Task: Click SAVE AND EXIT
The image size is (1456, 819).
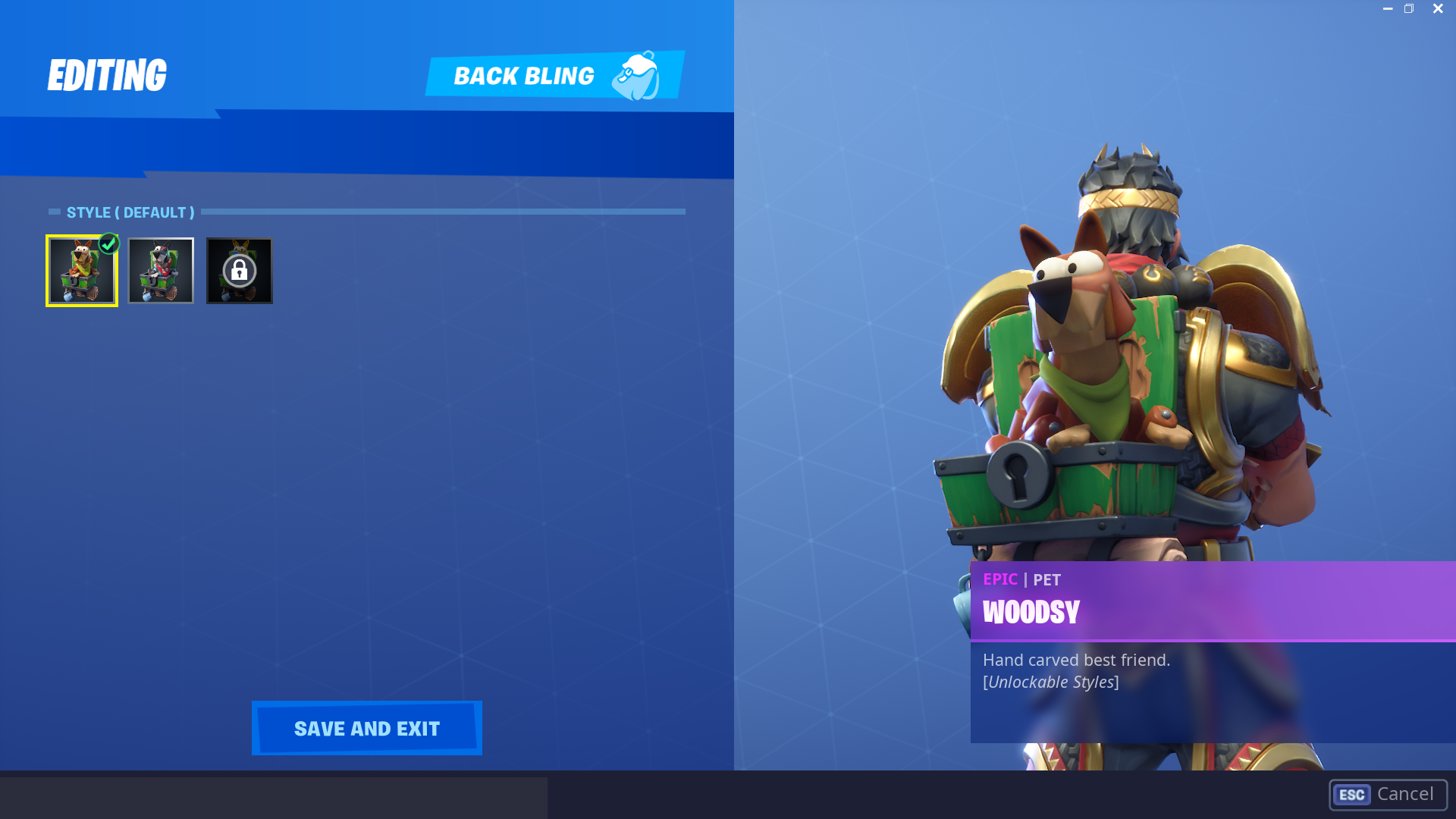Action: (x=366, y=728)
